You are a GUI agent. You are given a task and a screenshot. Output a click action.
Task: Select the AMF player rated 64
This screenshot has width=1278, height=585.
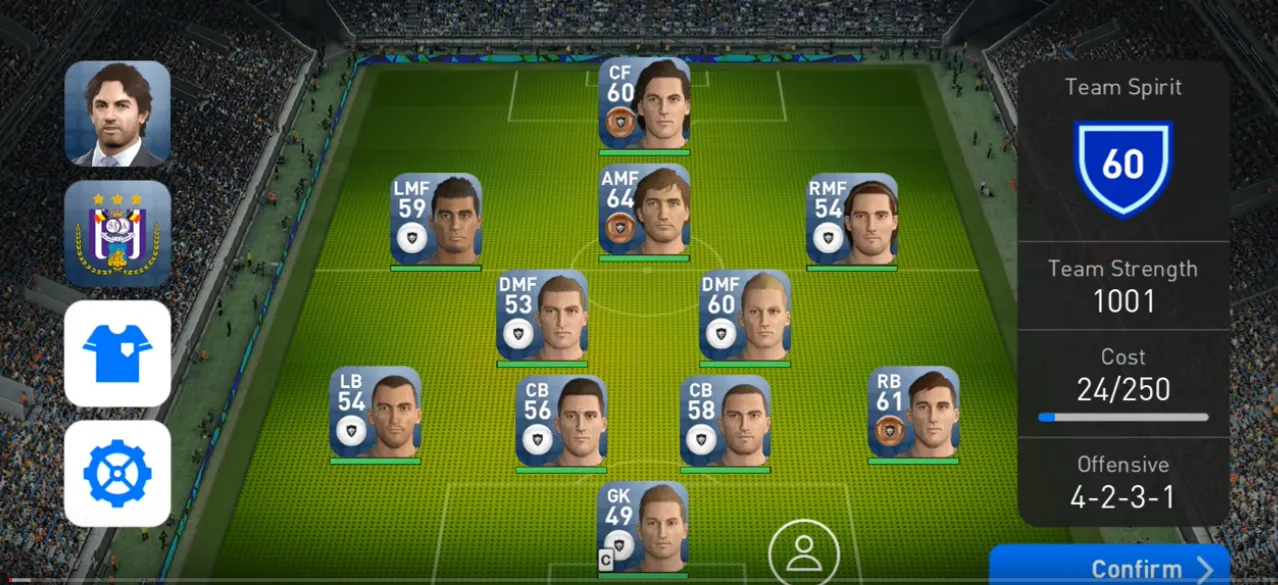coord(644,210)
